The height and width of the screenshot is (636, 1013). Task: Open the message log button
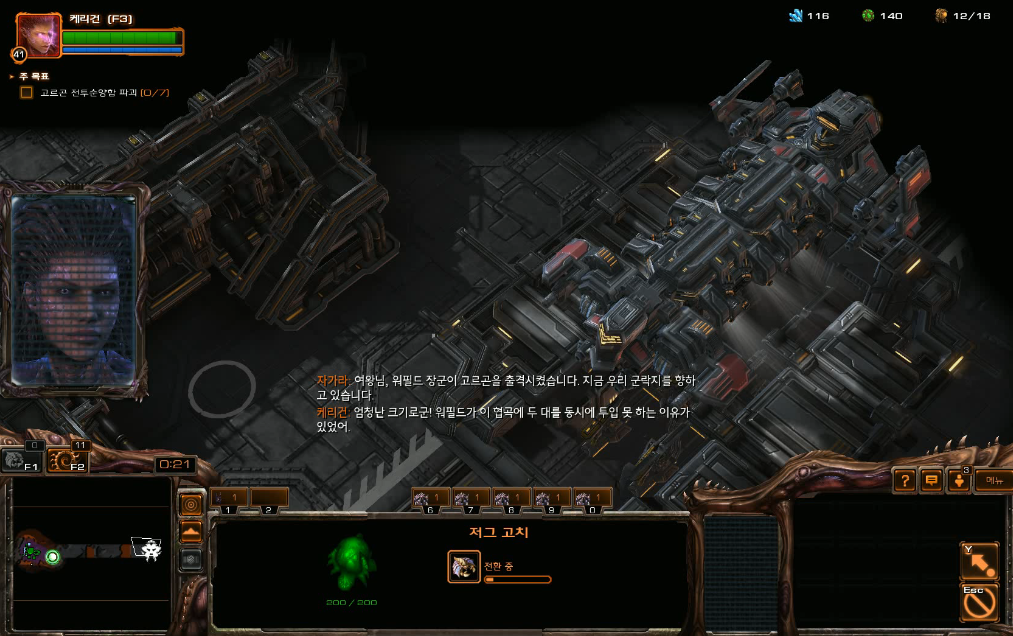pyautogui.click(x=932, y=481)
